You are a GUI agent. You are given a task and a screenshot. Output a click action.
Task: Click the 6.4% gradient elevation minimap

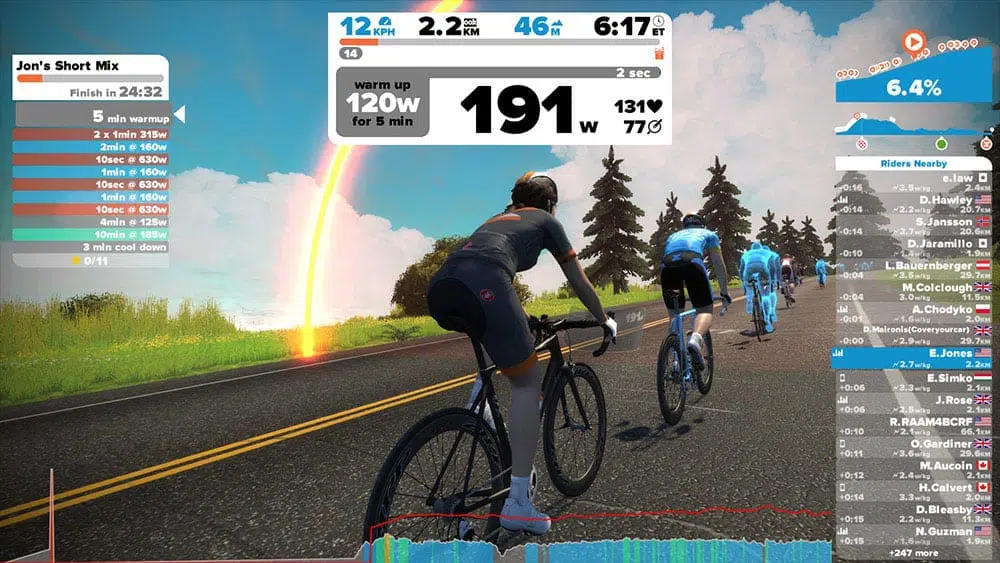(913, 88)
